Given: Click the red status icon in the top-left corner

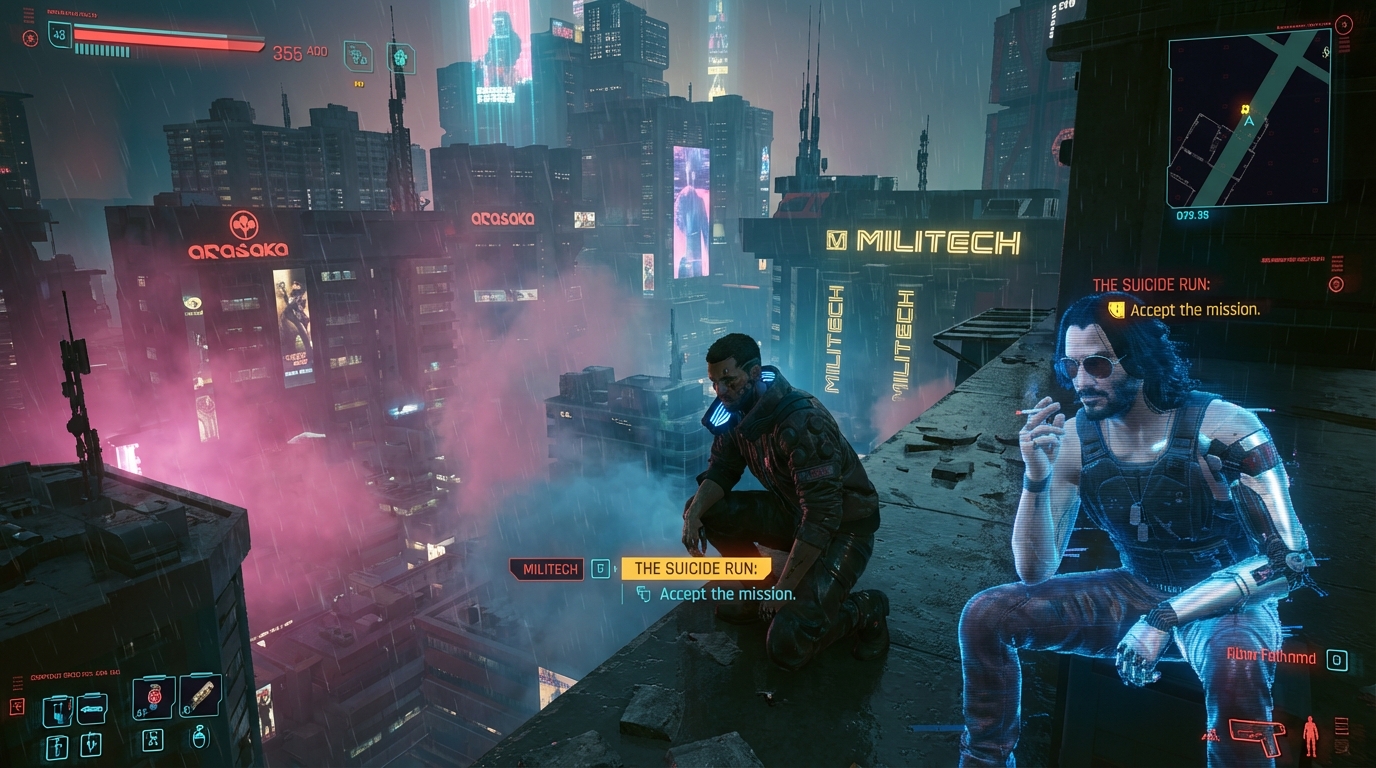Looking at the screenshot, I should [x=29, y=38].
